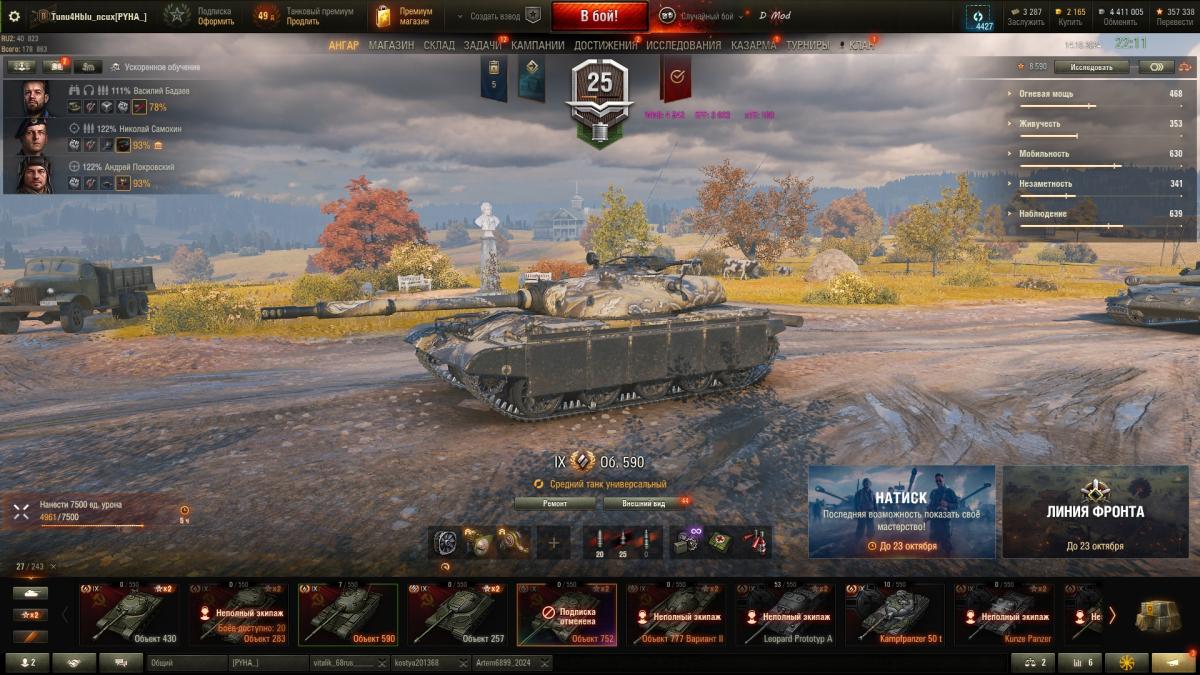Open the КАЗАРМА barracks tab
This screenshot has width=1200, height=675.
pos(753,45)
